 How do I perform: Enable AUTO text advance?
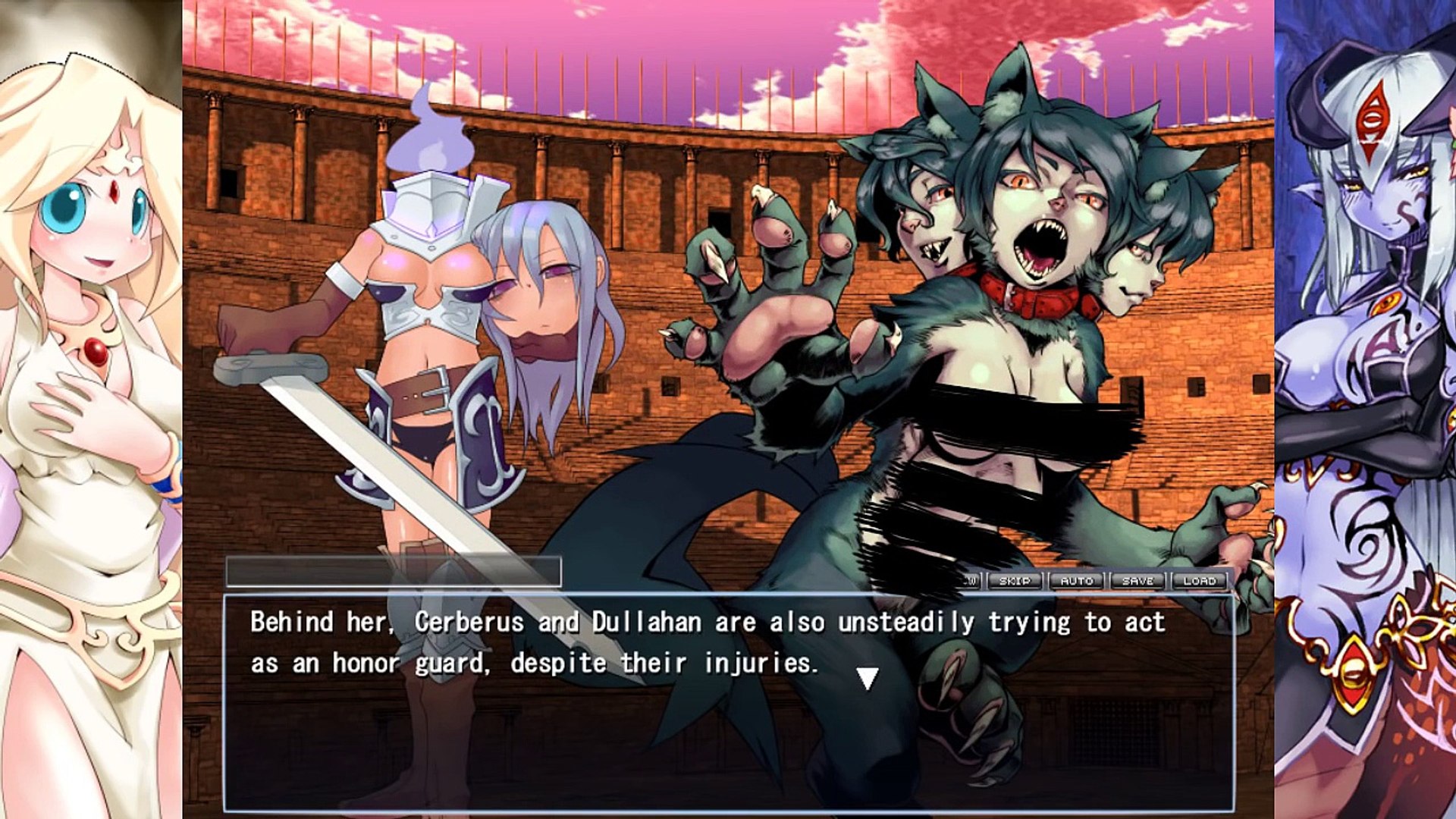tap(1077, 581)
